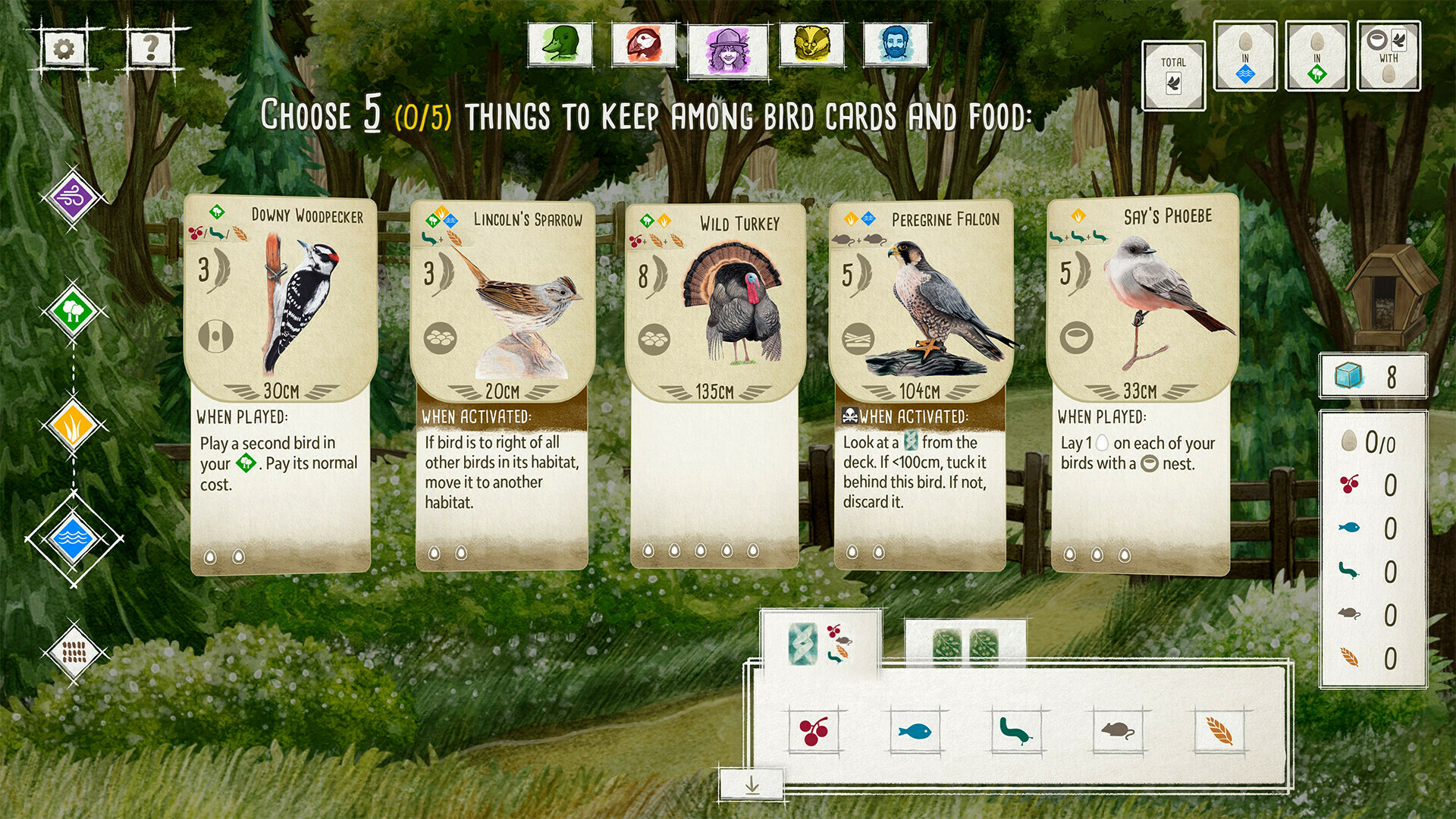The image size is (1456, 819).
Task: Select the green forest habitat icon
Action: coord(72,311)
